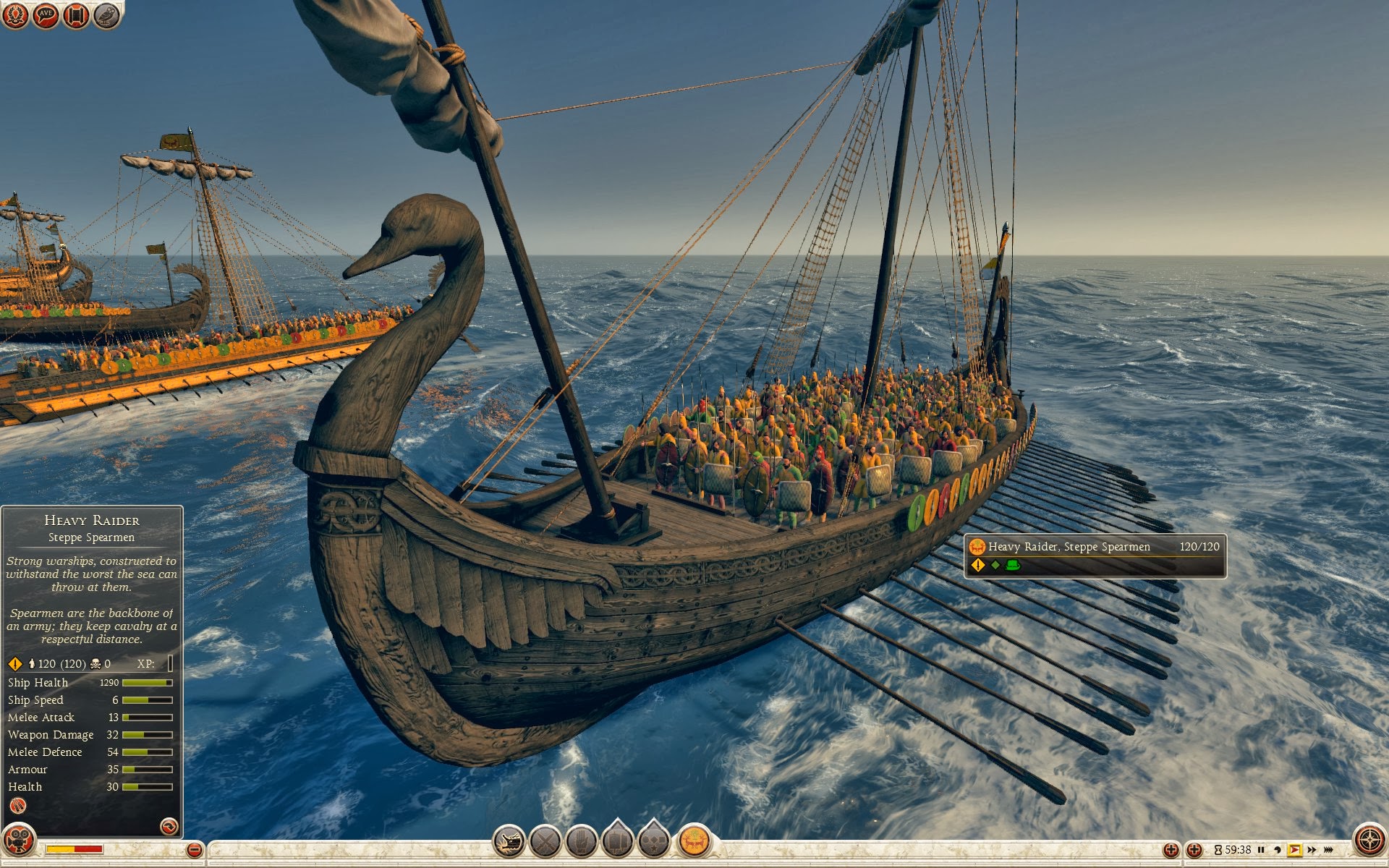Set battle to double fast-forward speed
Viewport: 1389px width, 868px height.
(x=1312, y=850)
